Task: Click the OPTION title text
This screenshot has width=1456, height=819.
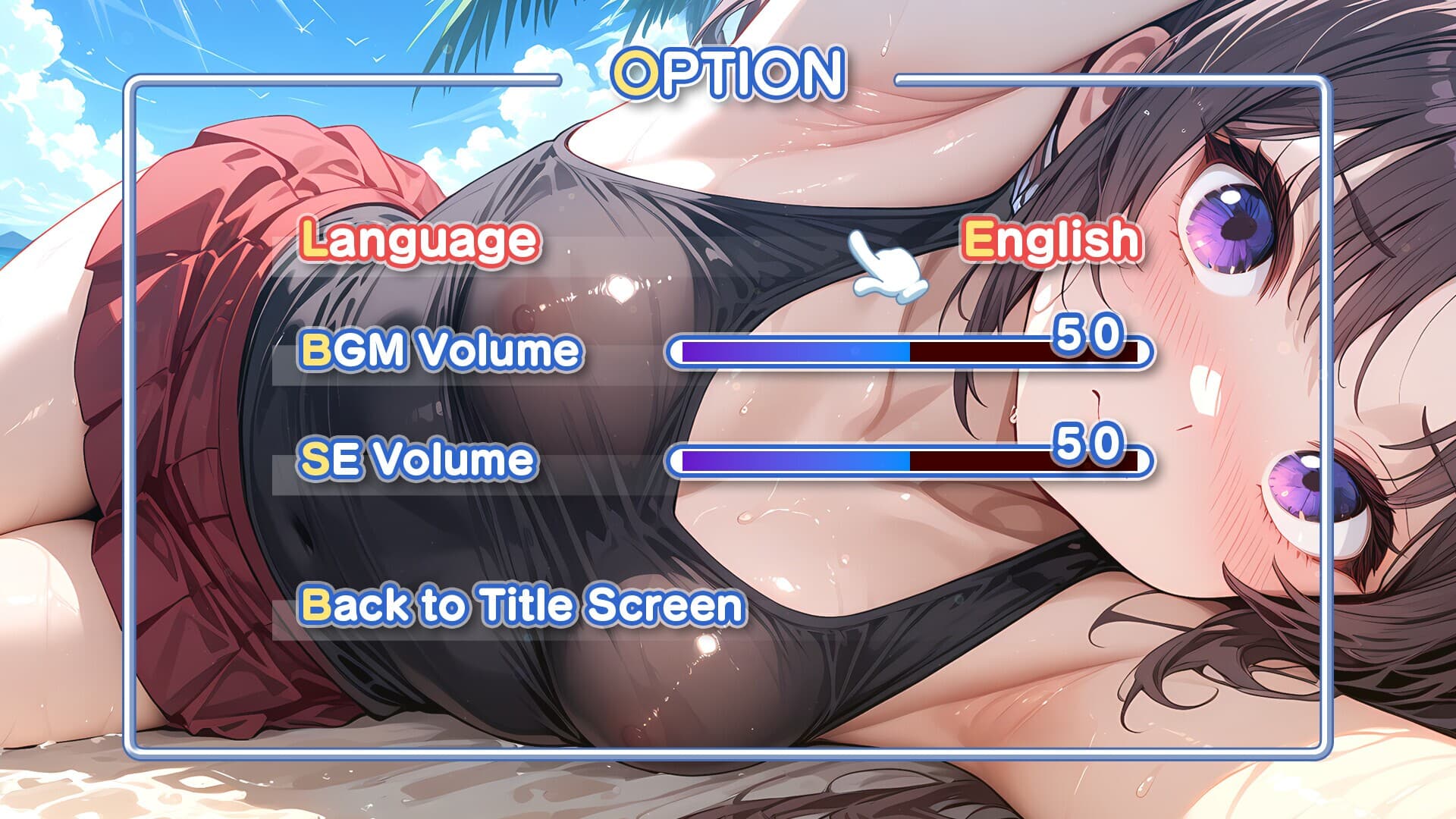Action: tap(728, 72)
